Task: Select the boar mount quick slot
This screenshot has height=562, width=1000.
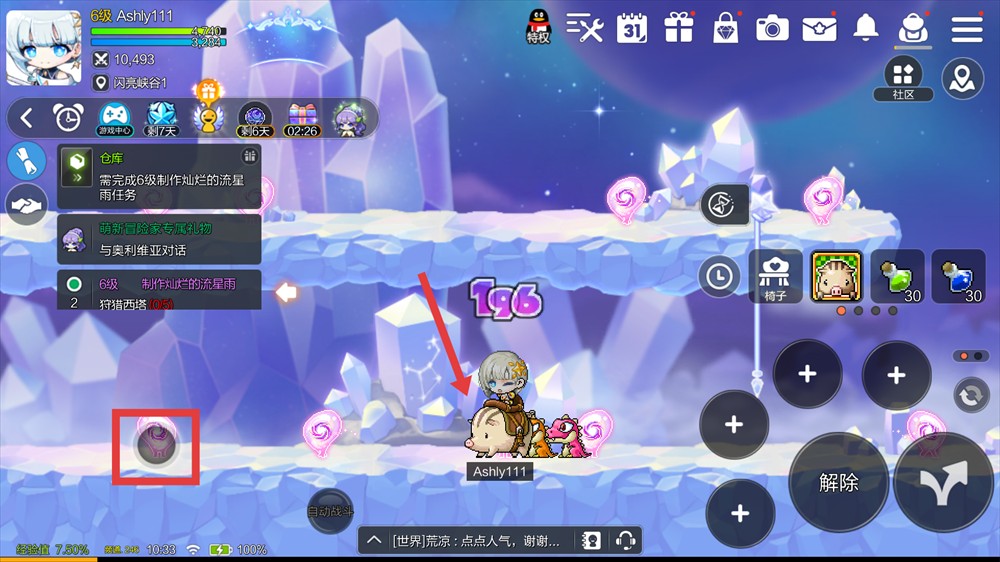Action: pyautogui.click(x=836, y=276)
